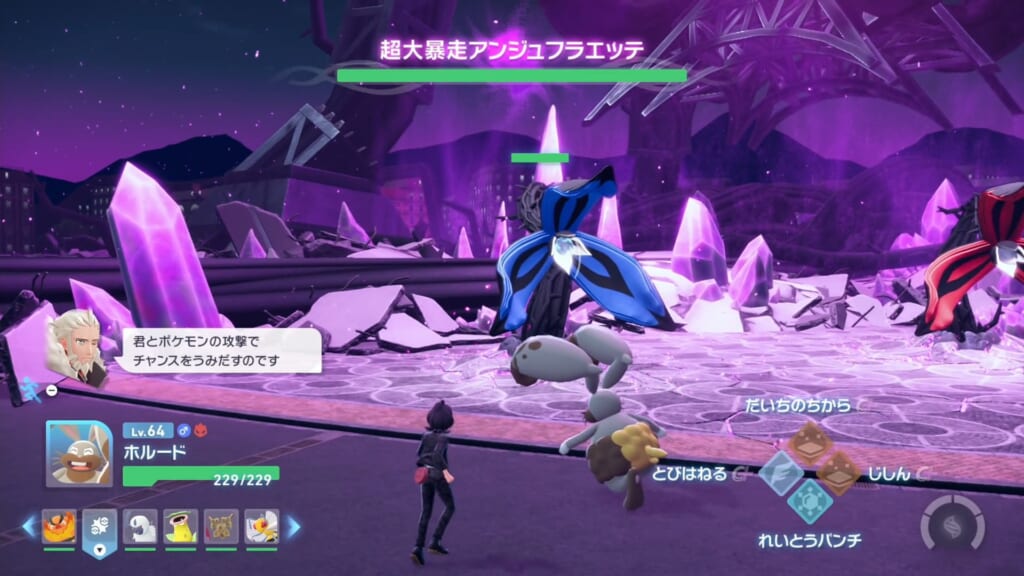Click the left arrow of the party bar

[29, 526]
